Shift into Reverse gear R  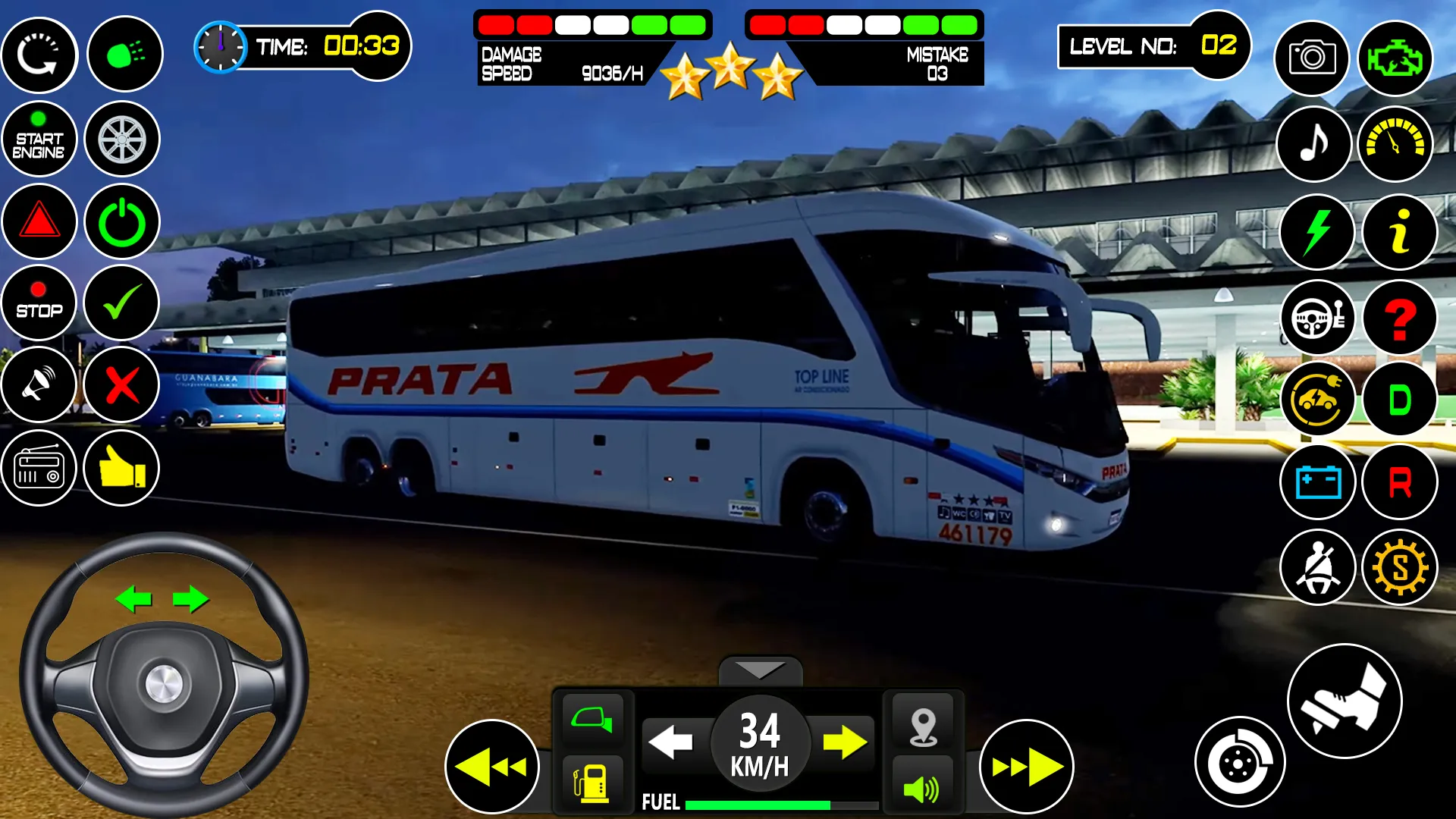(x=1399, y=482)
